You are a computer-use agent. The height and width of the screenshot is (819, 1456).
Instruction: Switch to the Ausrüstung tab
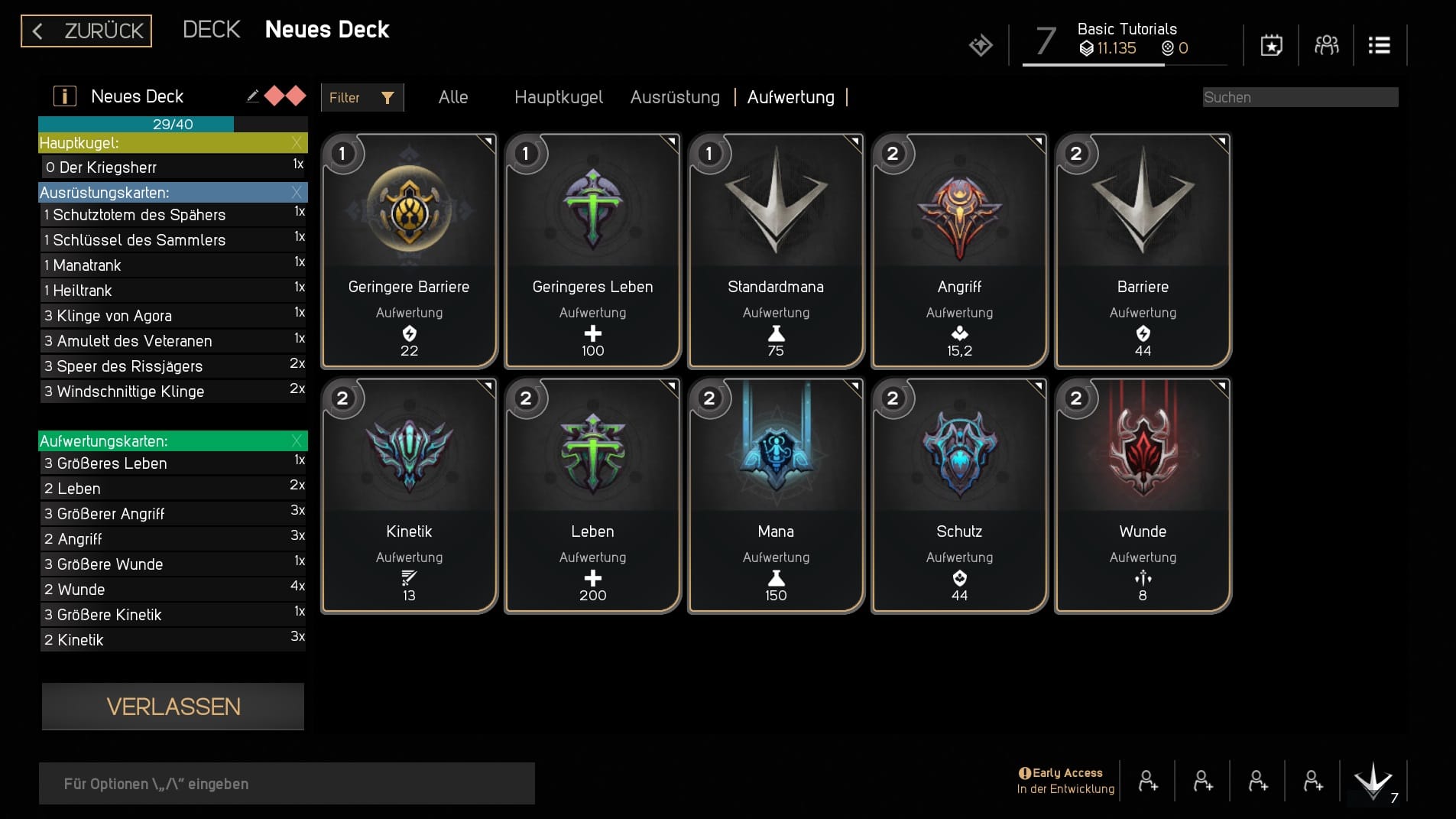[675, 97]
